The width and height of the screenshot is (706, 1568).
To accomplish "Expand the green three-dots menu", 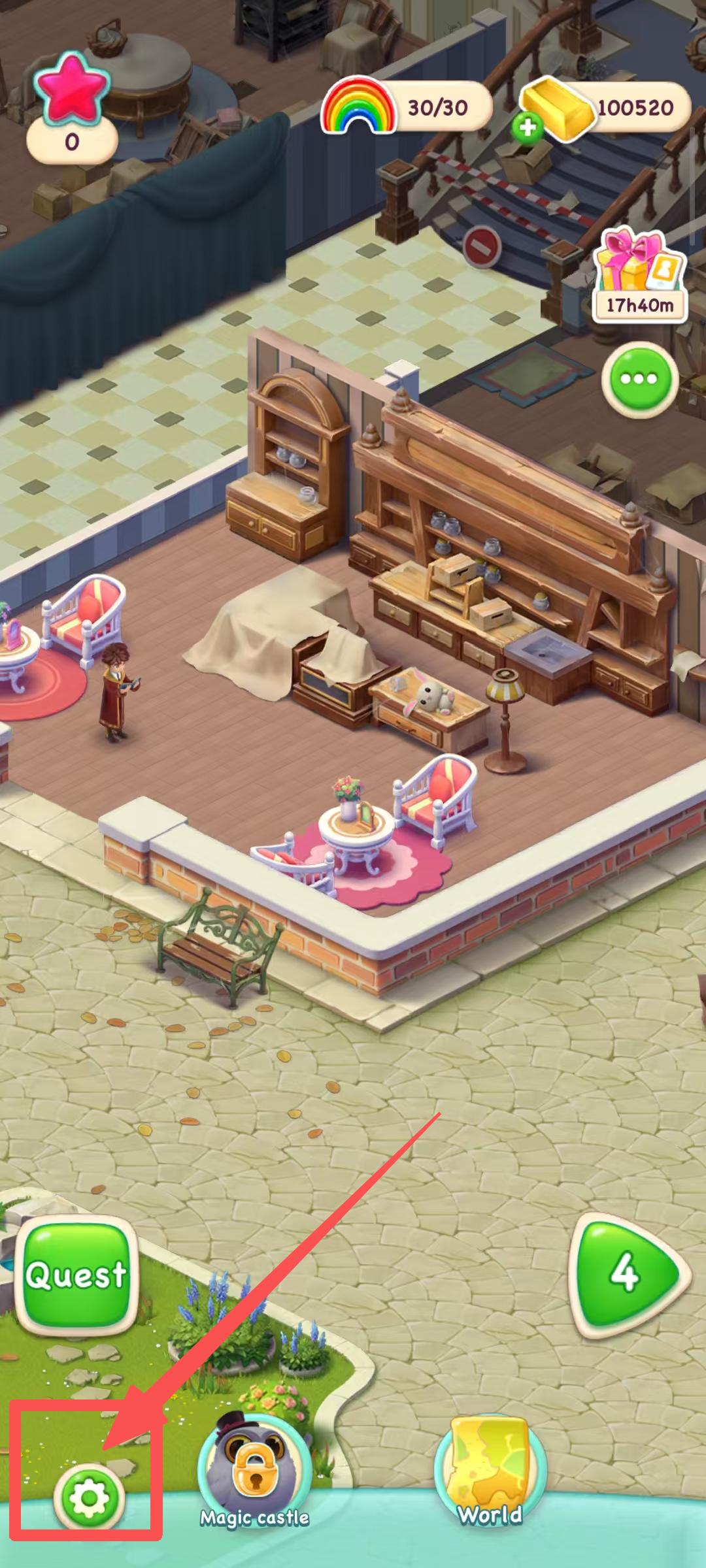I will (640, 379).
